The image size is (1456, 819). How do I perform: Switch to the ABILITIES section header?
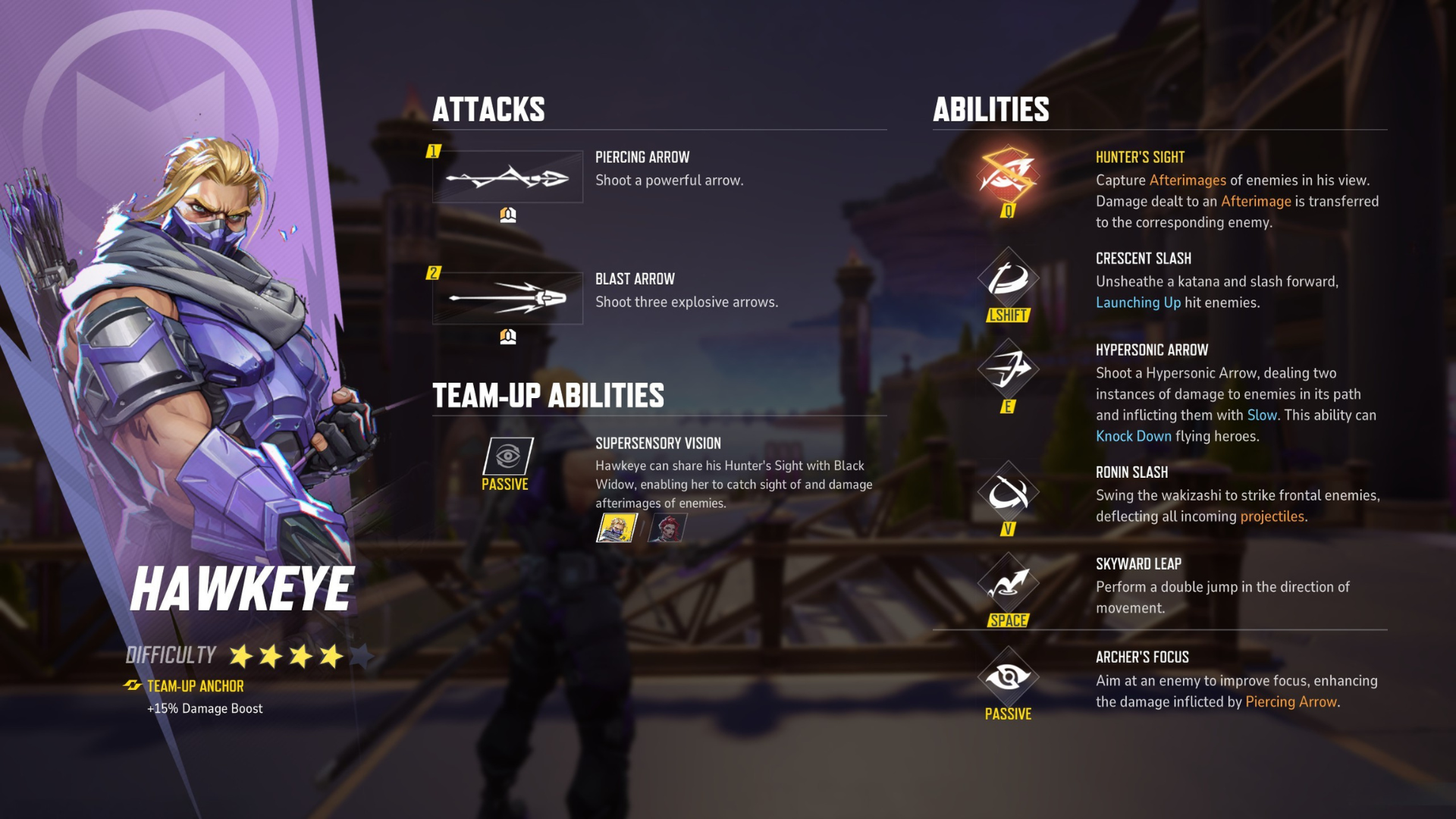[x=990, y=109]
